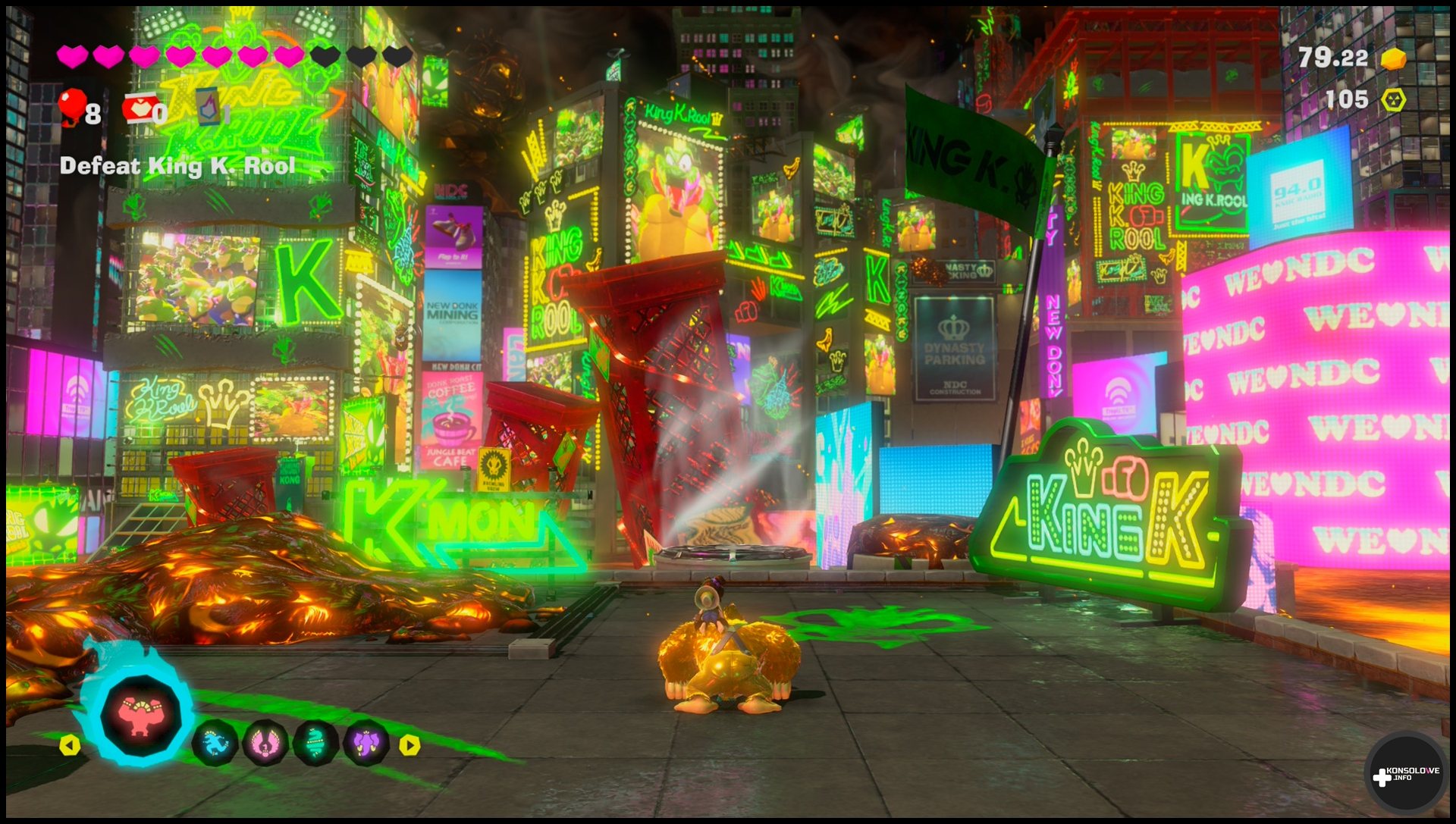
Task: Choose the blue Zebra Bananza icon
Action: [x=215, y=743]
